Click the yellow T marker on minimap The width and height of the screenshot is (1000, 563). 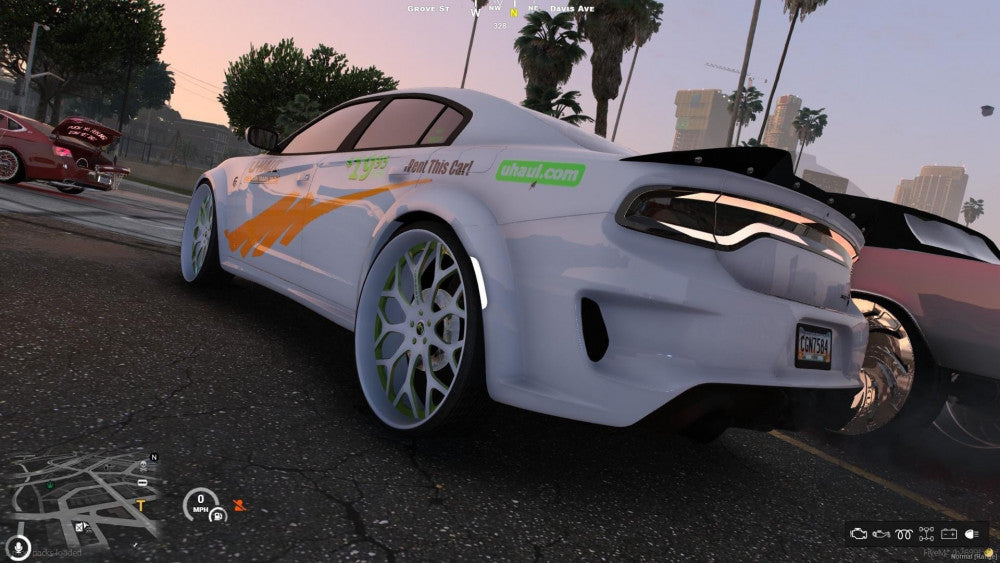(140, 505)
